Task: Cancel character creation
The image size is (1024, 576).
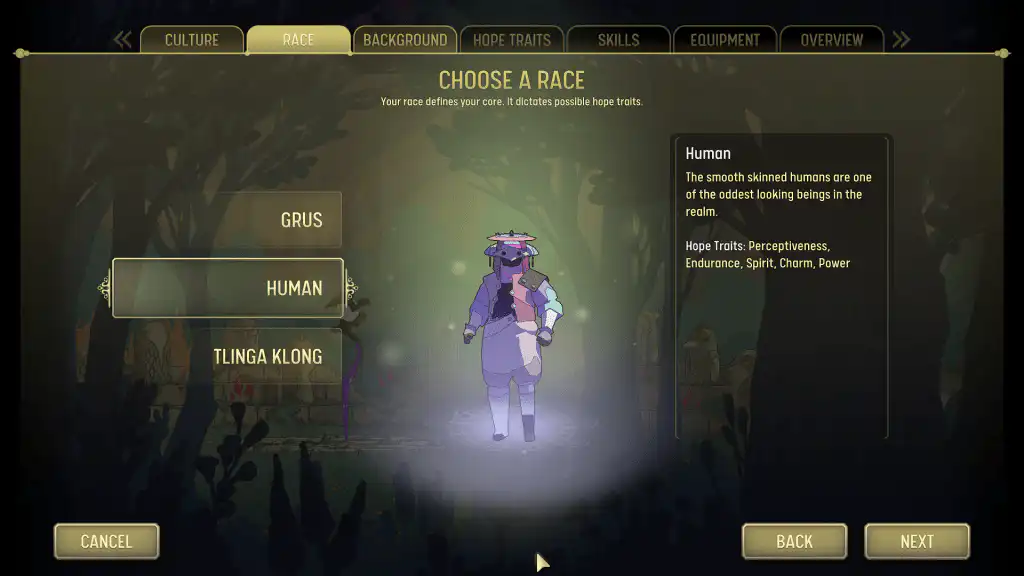Action: [106, 541]
